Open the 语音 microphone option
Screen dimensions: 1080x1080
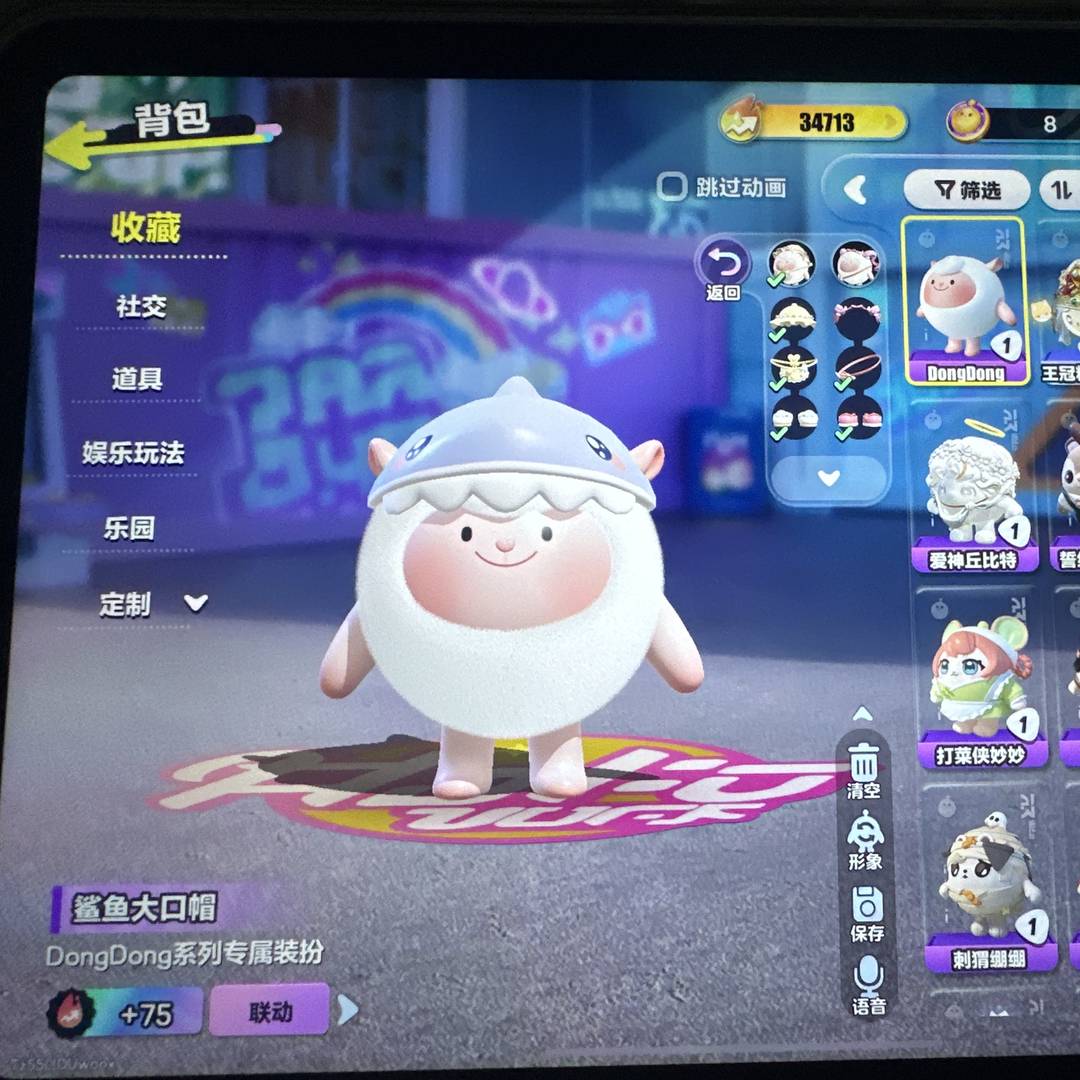(x=869, y=985)
